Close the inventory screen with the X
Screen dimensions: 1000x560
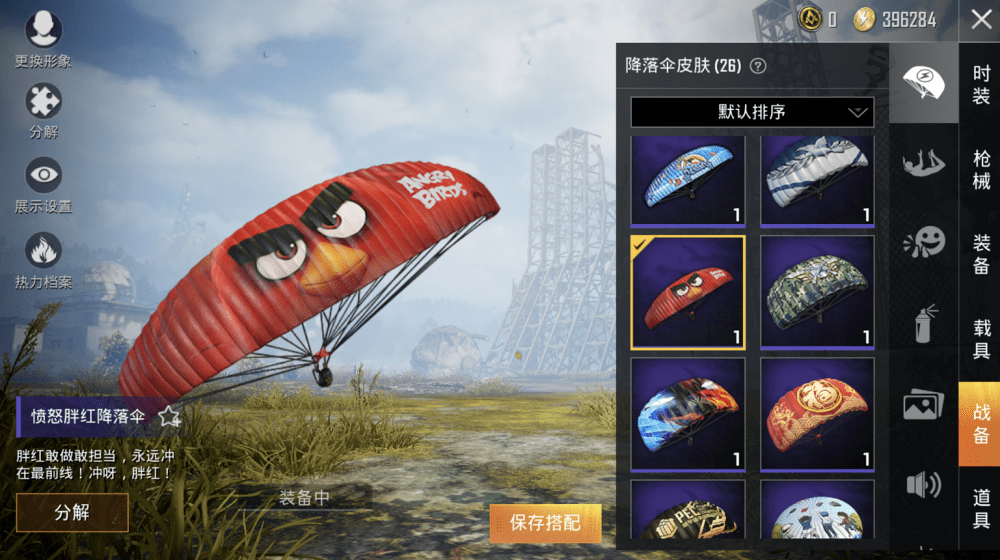980,20
